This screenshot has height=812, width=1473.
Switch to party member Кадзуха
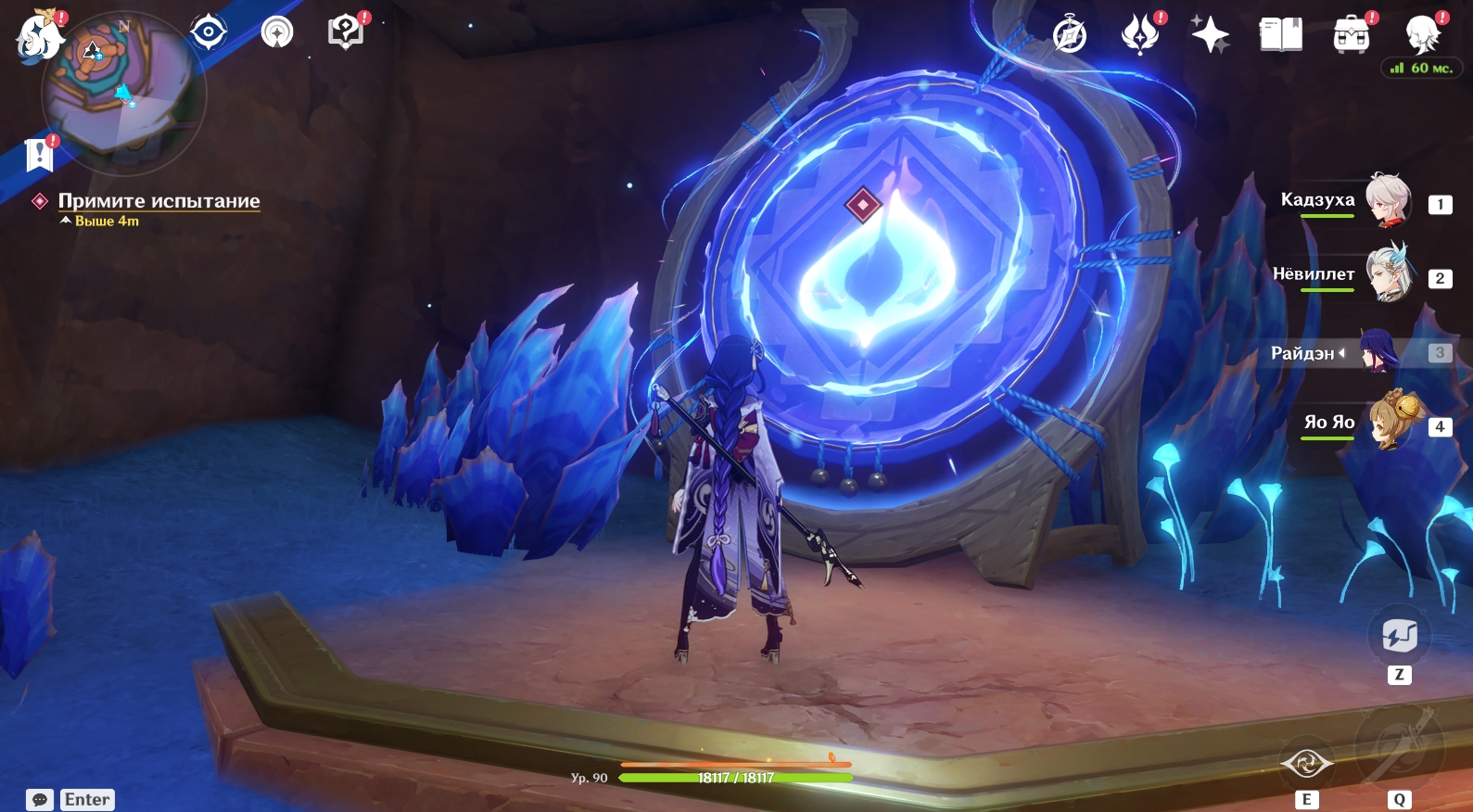[1388, 199]
